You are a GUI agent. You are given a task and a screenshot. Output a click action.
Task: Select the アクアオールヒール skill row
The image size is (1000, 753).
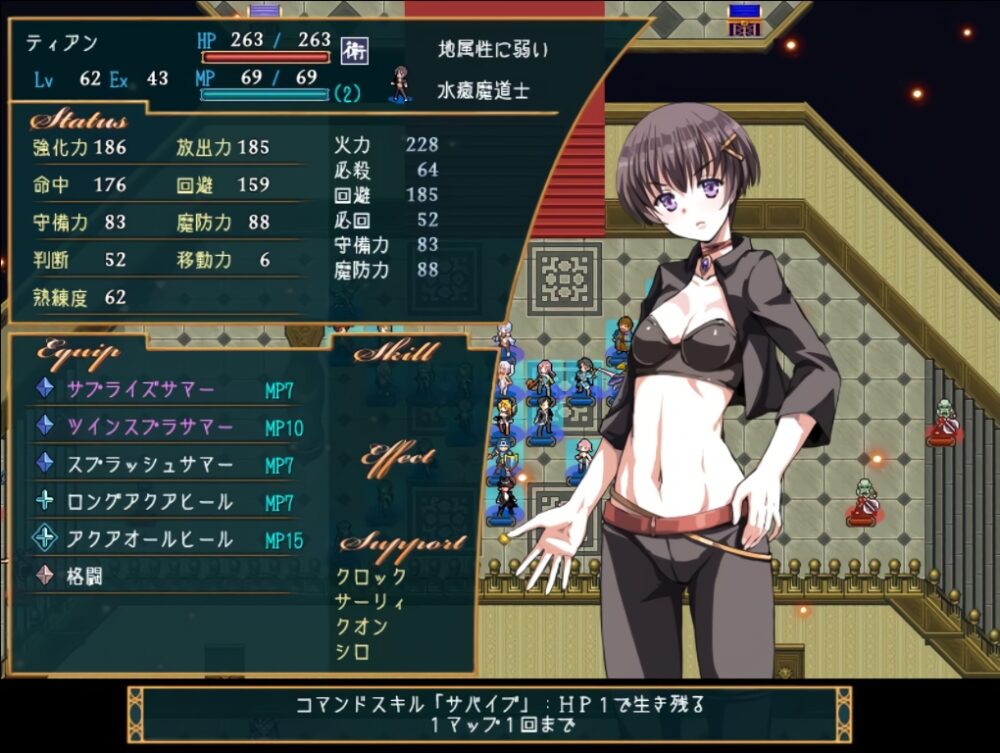pos(150,540)
